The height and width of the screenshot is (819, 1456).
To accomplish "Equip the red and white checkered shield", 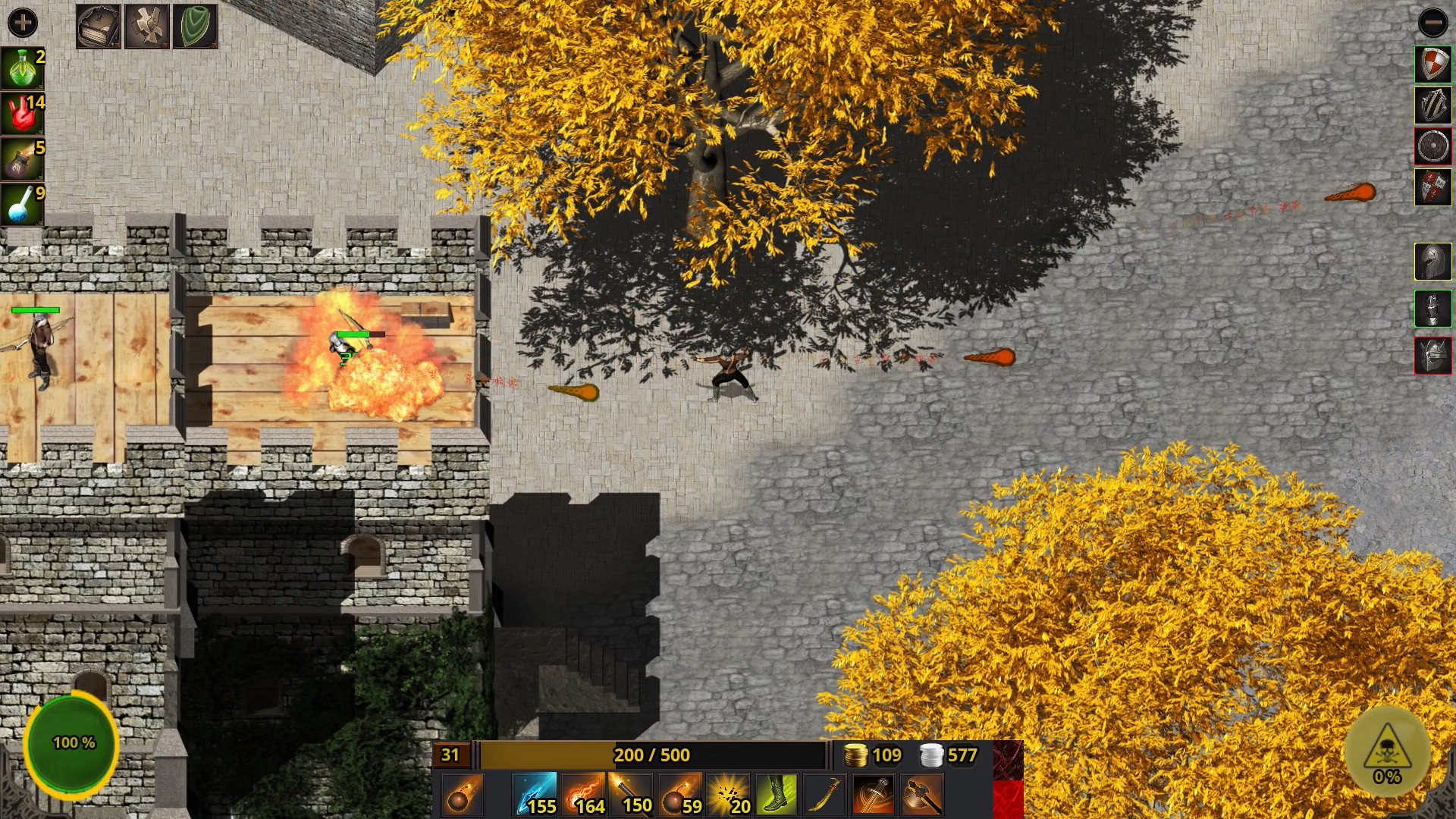I will [1432, 64].
